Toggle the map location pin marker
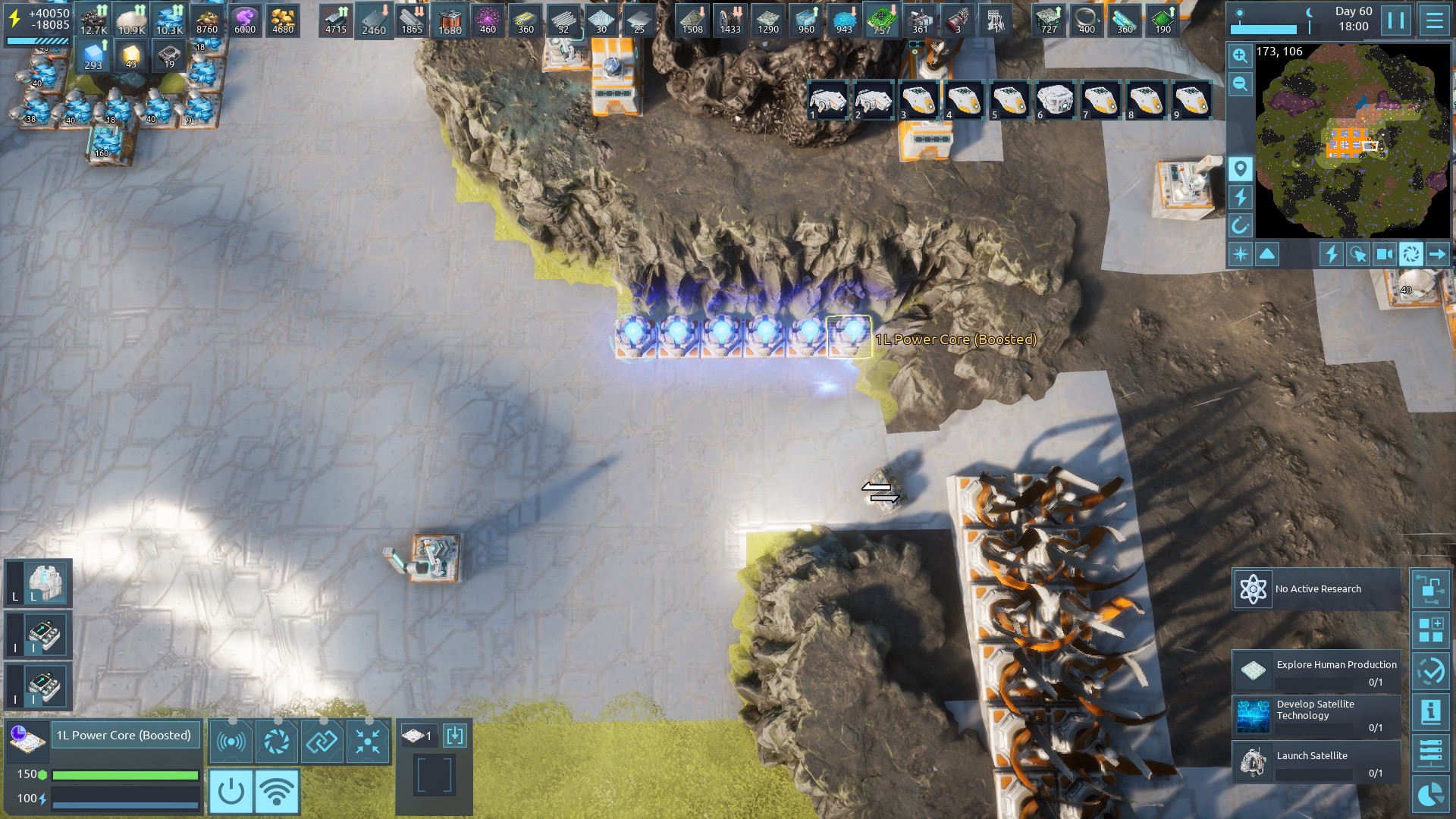Viewport: 1456px width, 819px height. pyautogui.click(x=1240, y=168)
